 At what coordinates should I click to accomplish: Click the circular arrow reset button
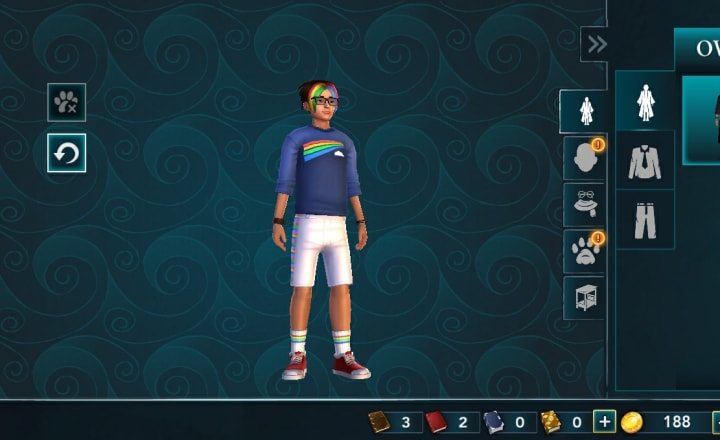66,153
